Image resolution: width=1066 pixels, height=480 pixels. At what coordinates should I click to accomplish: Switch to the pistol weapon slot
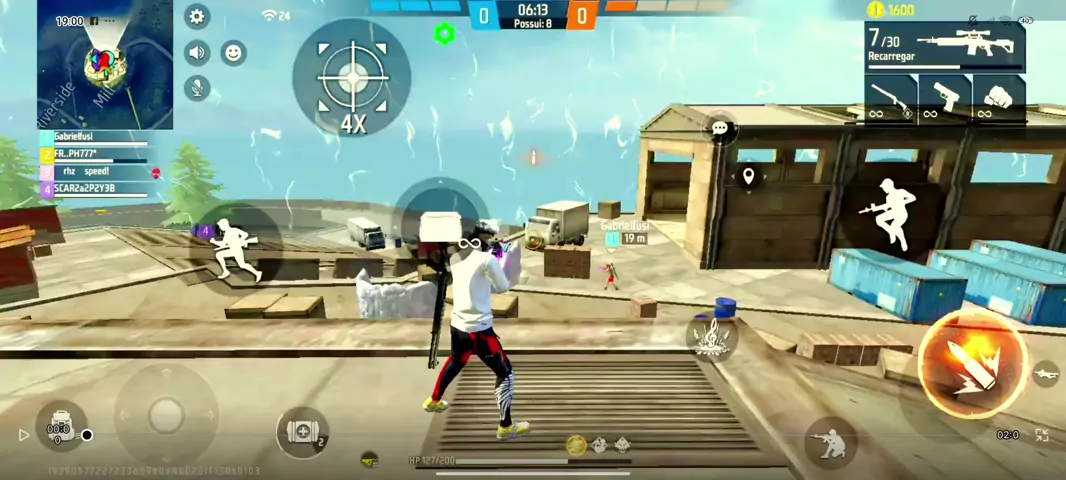coord(944,99)
